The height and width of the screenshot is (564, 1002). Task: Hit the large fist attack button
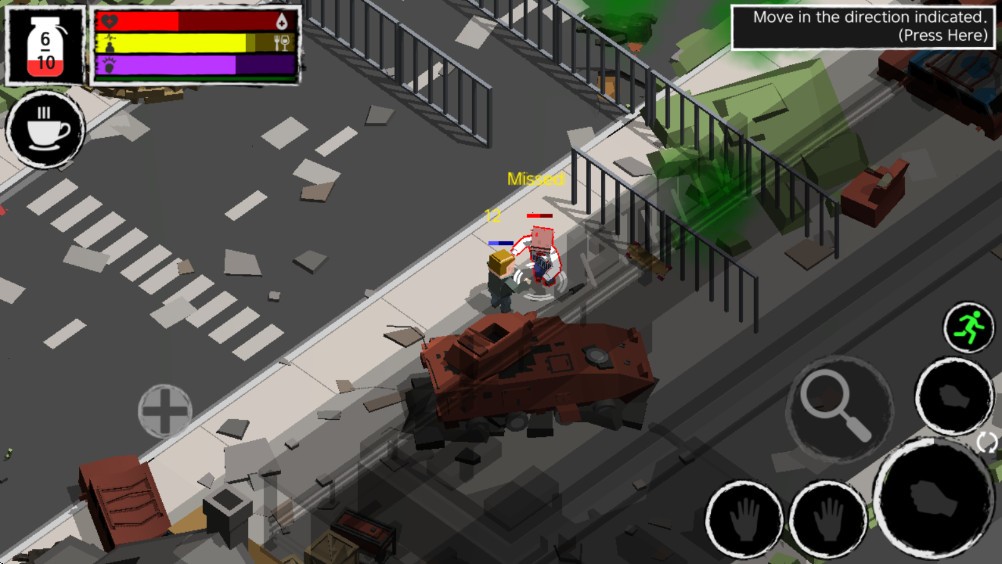[933, 499]
